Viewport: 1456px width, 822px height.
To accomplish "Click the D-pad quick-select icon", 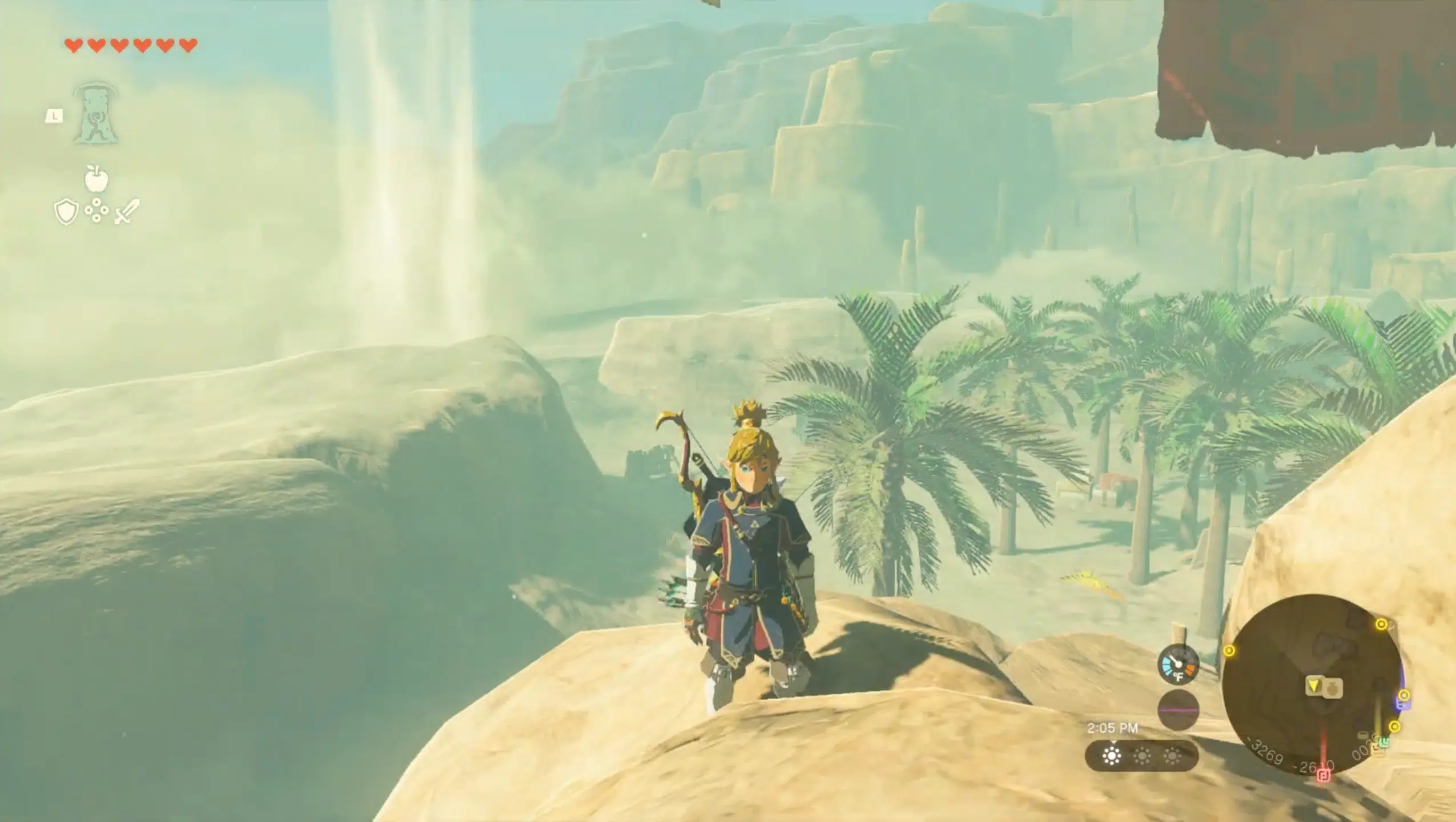I will click(x=96, y=211).
